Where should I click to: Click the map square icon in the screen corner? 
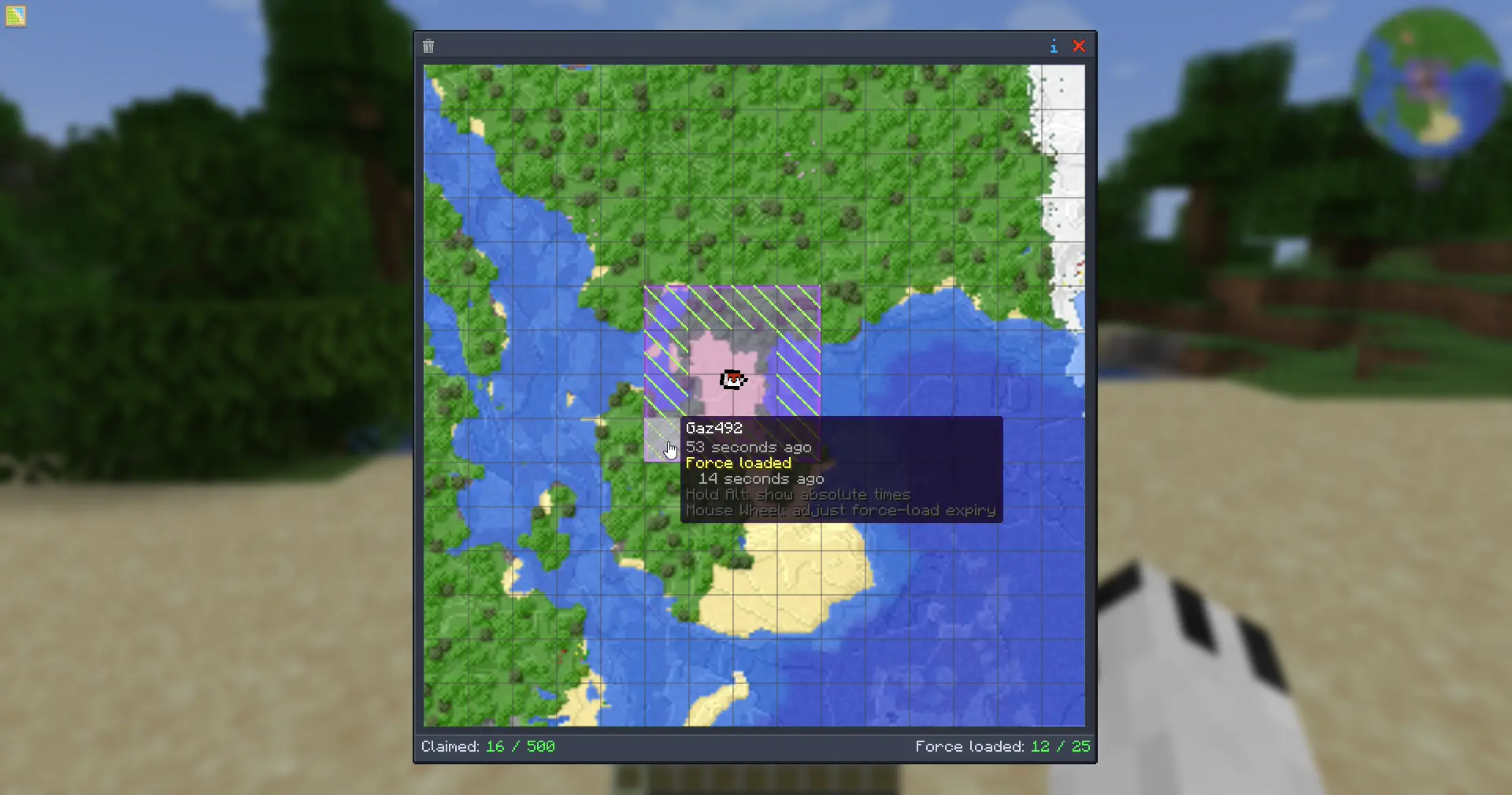tap(16, 16)
